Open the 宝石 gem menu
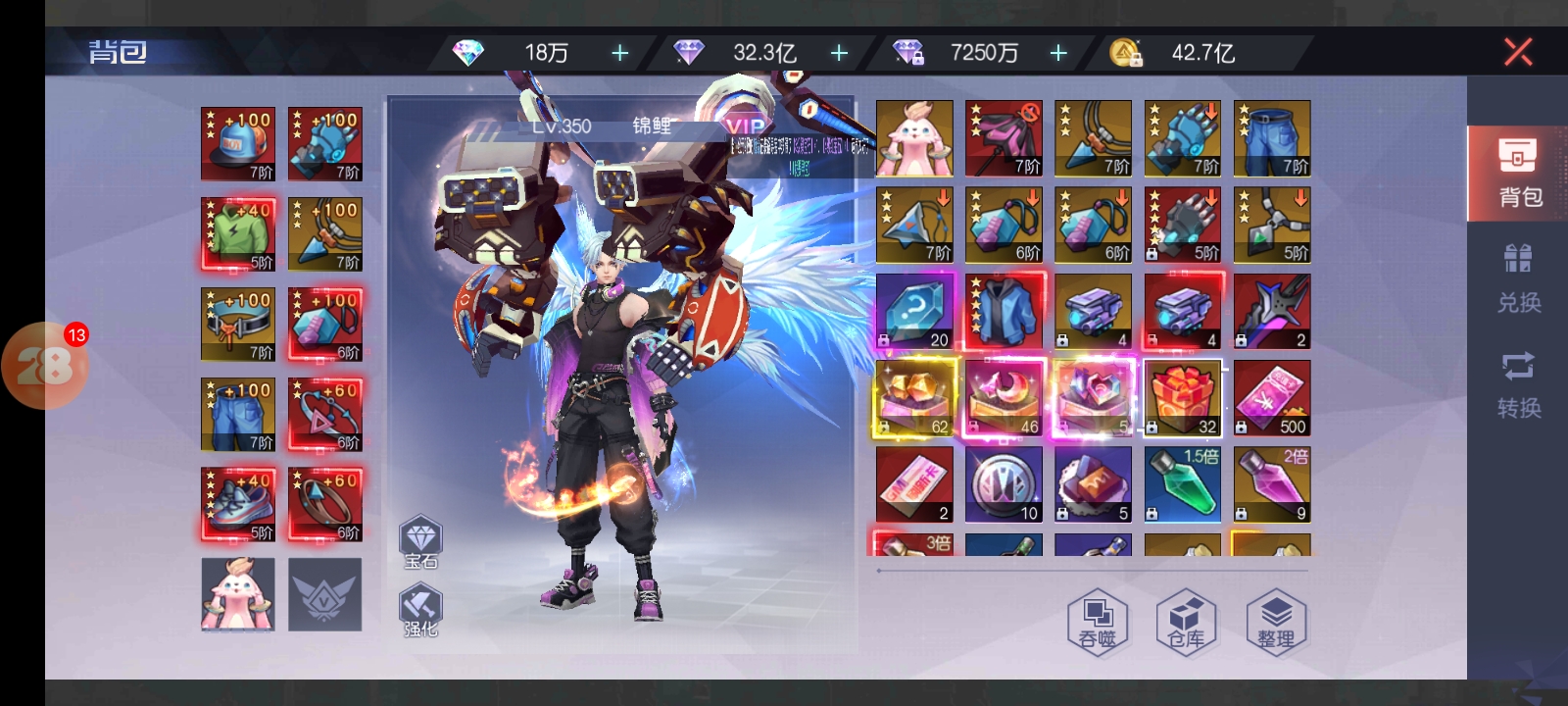This screenshot has height=706, width=1568. click(421, 542)
